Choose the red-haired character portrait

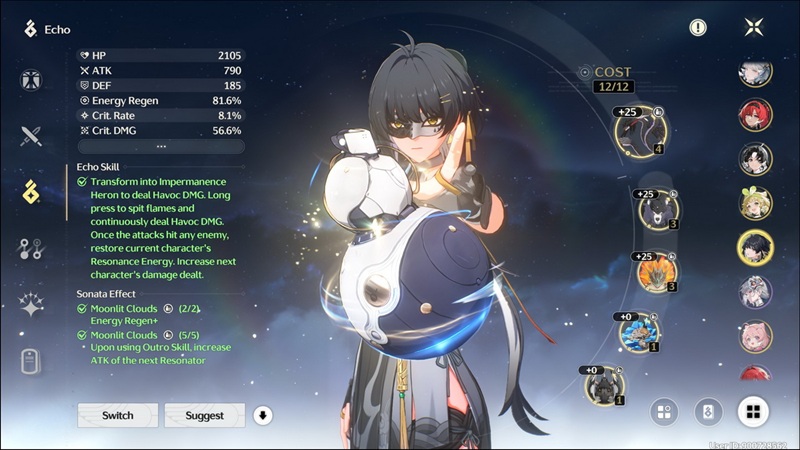pyautogui.click(x=755, y=115)
